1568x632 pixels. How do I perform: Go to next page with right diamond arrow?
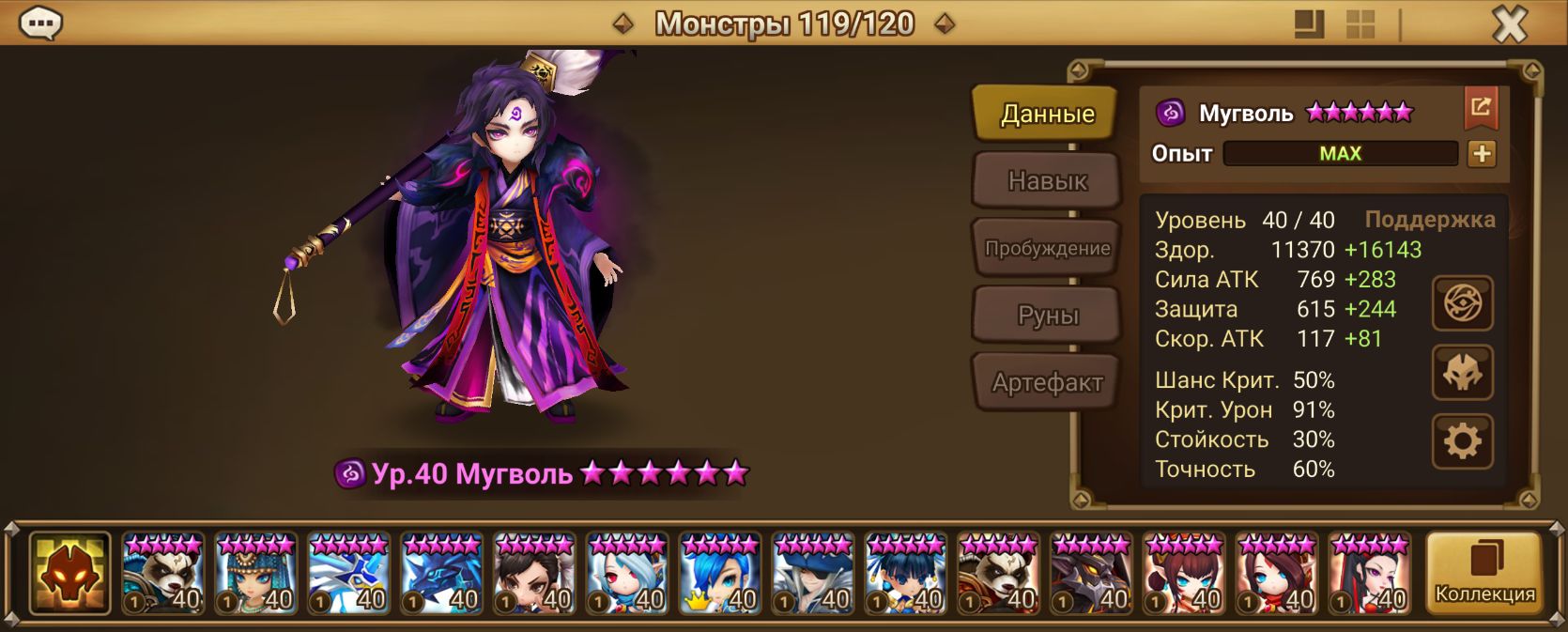[x=945, y=23]
